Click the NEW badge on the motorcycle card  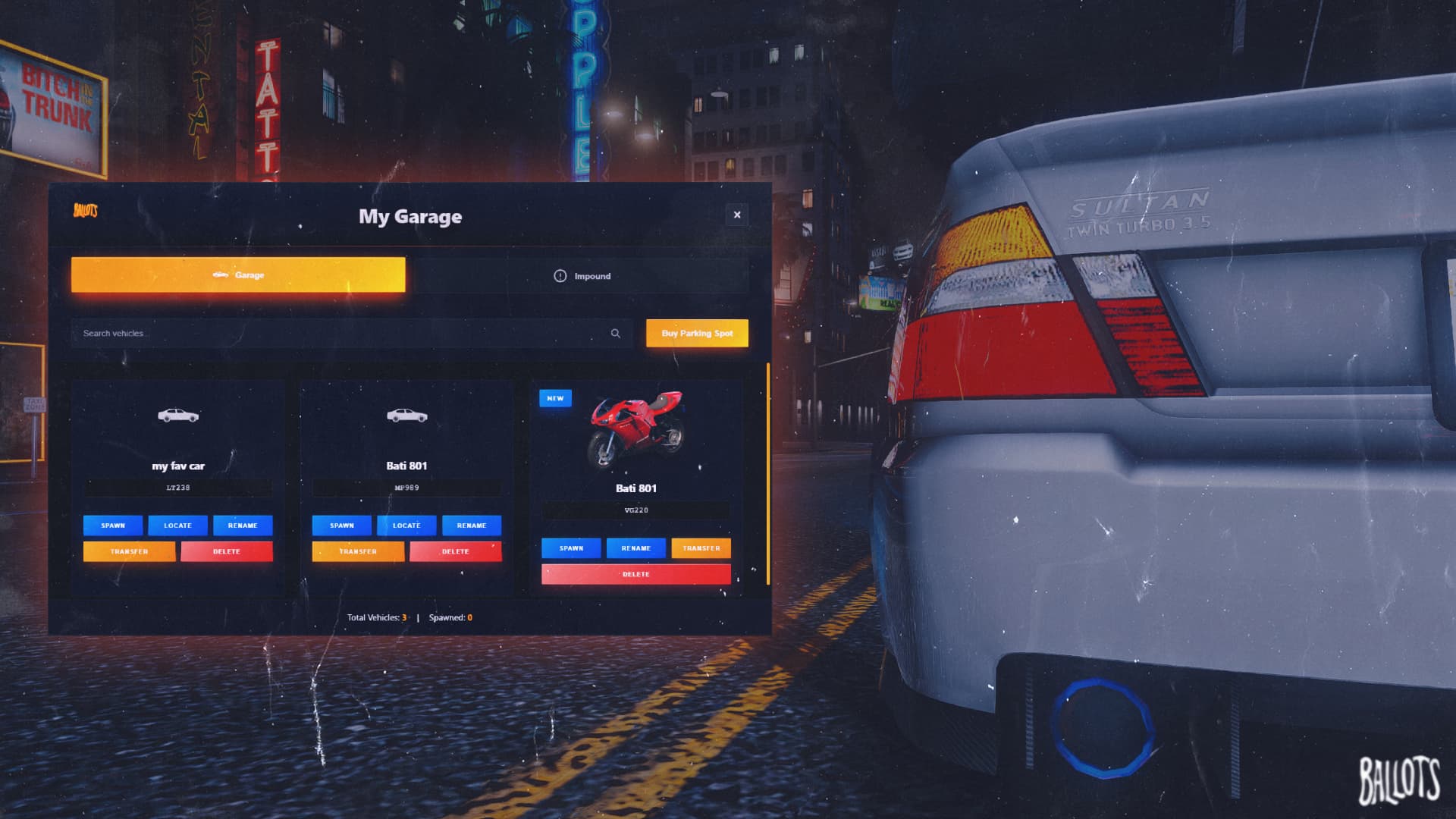point(556,397)
